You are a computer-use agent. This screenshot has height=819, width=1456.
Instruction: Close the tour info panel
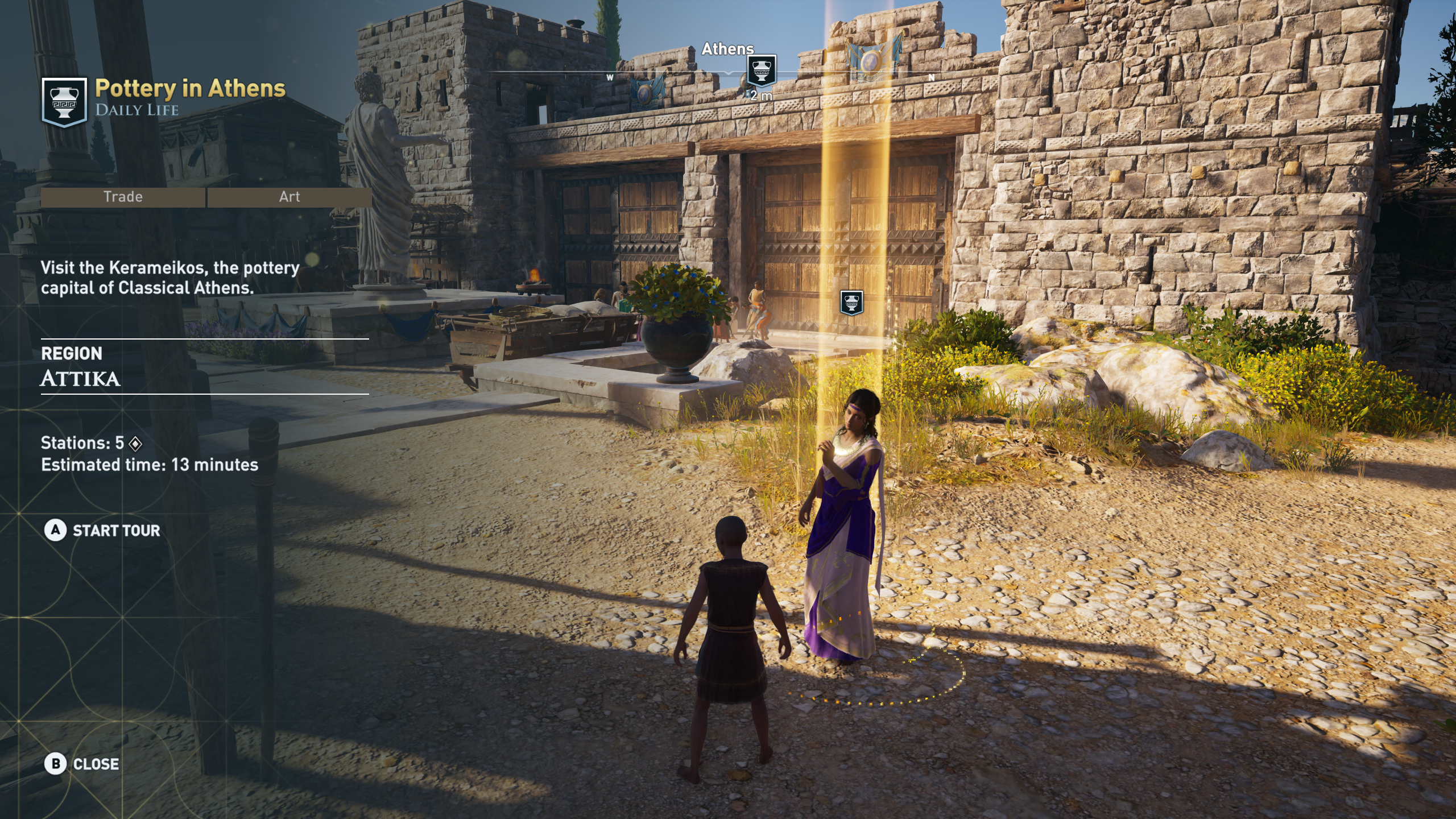82,764
